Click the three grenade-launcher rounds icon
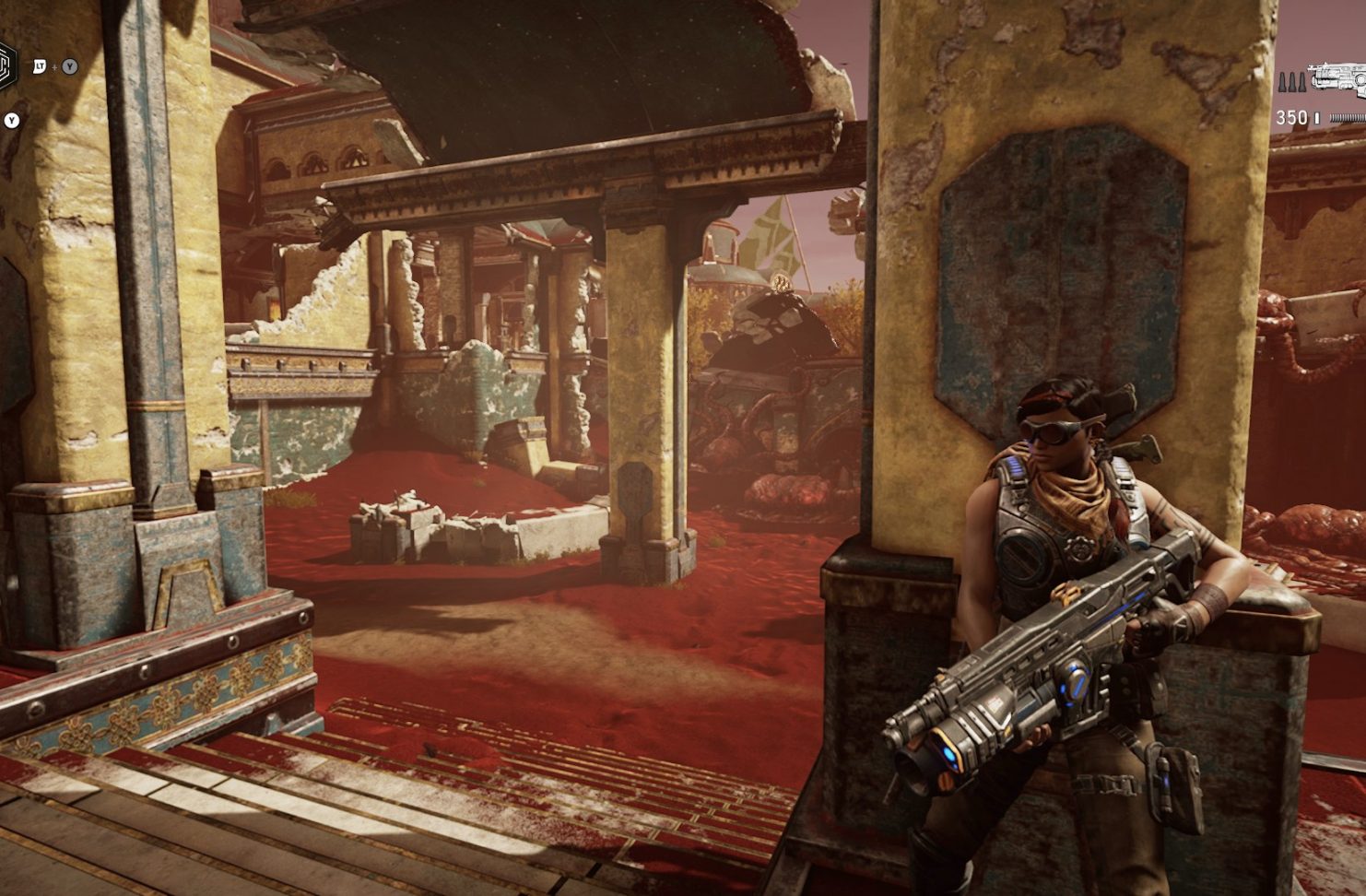Screen dimensions: 1366x896 pos(1289,84)
